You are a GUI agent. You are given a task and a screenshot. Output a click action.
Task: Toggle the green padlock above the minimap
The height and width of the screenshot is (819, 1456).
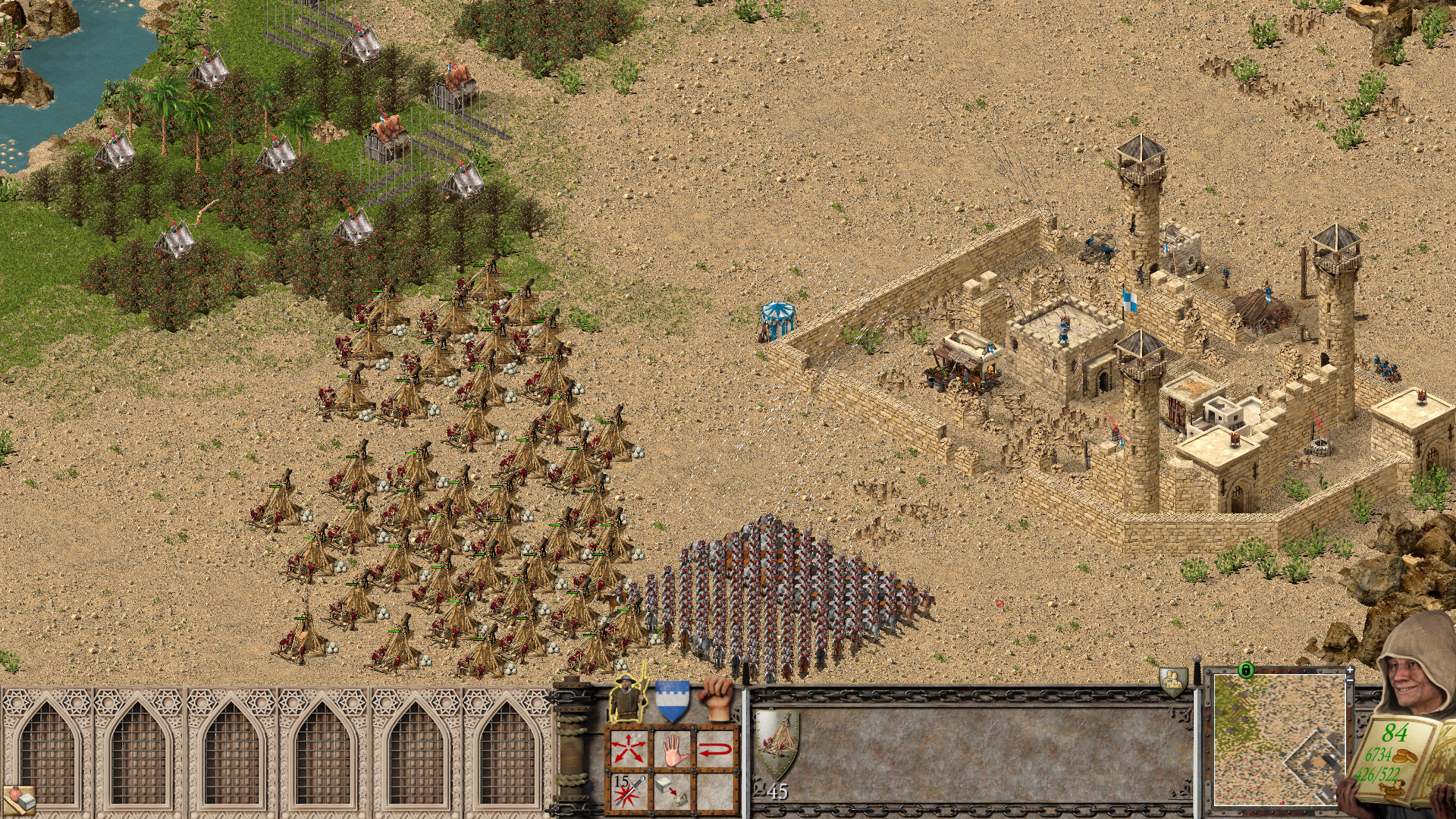tap(1245, 670)
